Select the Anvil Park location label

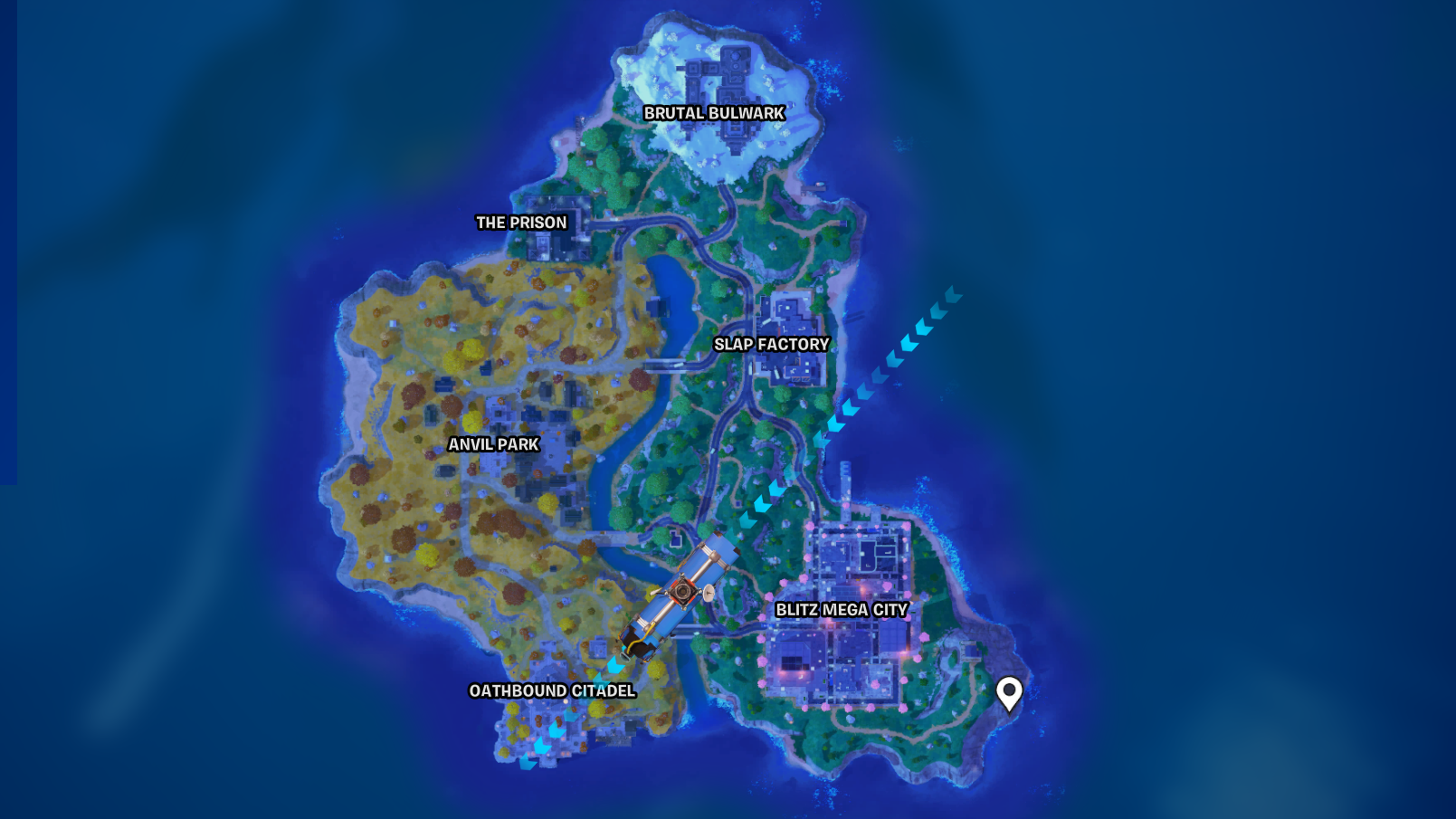(493, 444)
